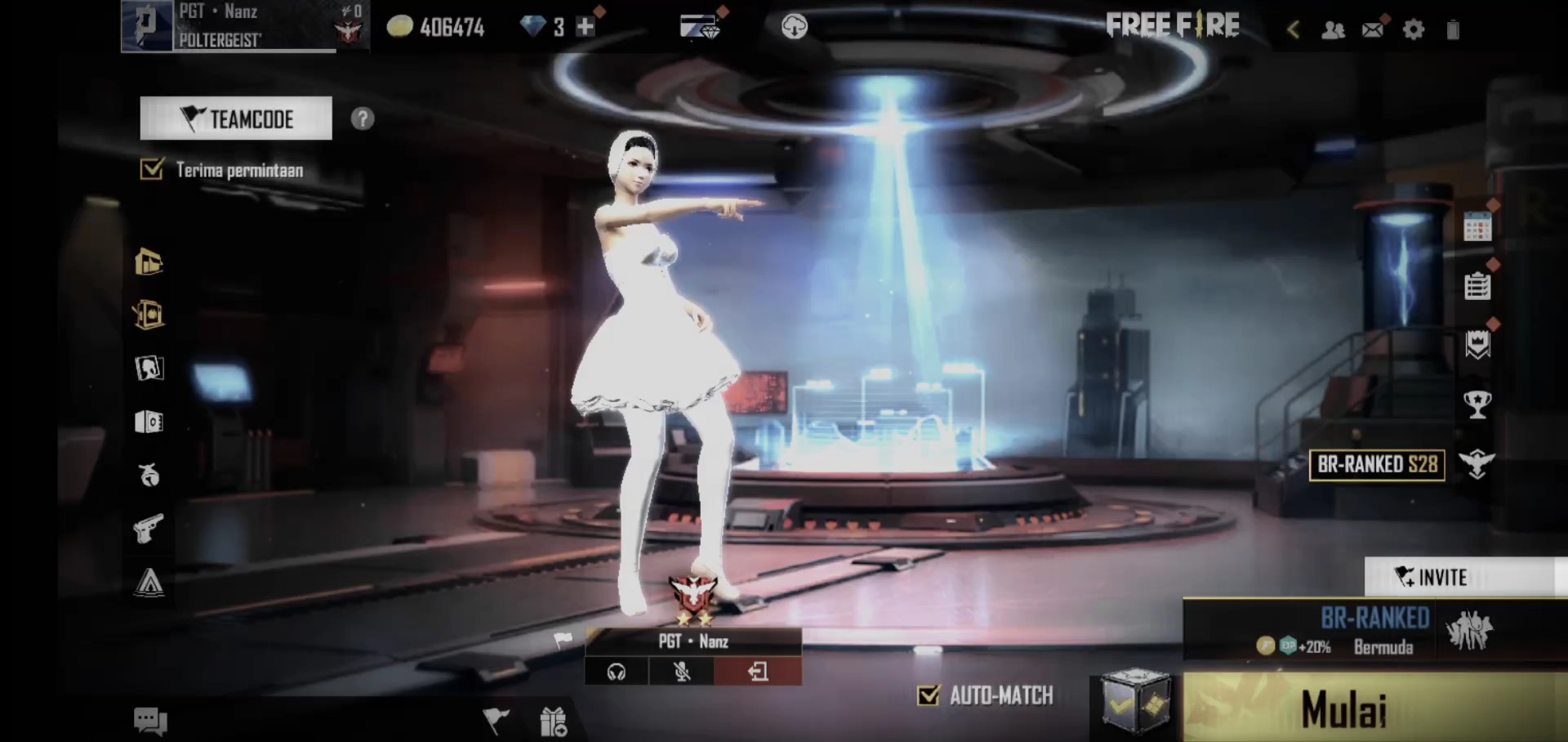The height and width of the screenshot is (742, 1568).
Task: Click the help question mark icon
Action: tap(362, 119)
